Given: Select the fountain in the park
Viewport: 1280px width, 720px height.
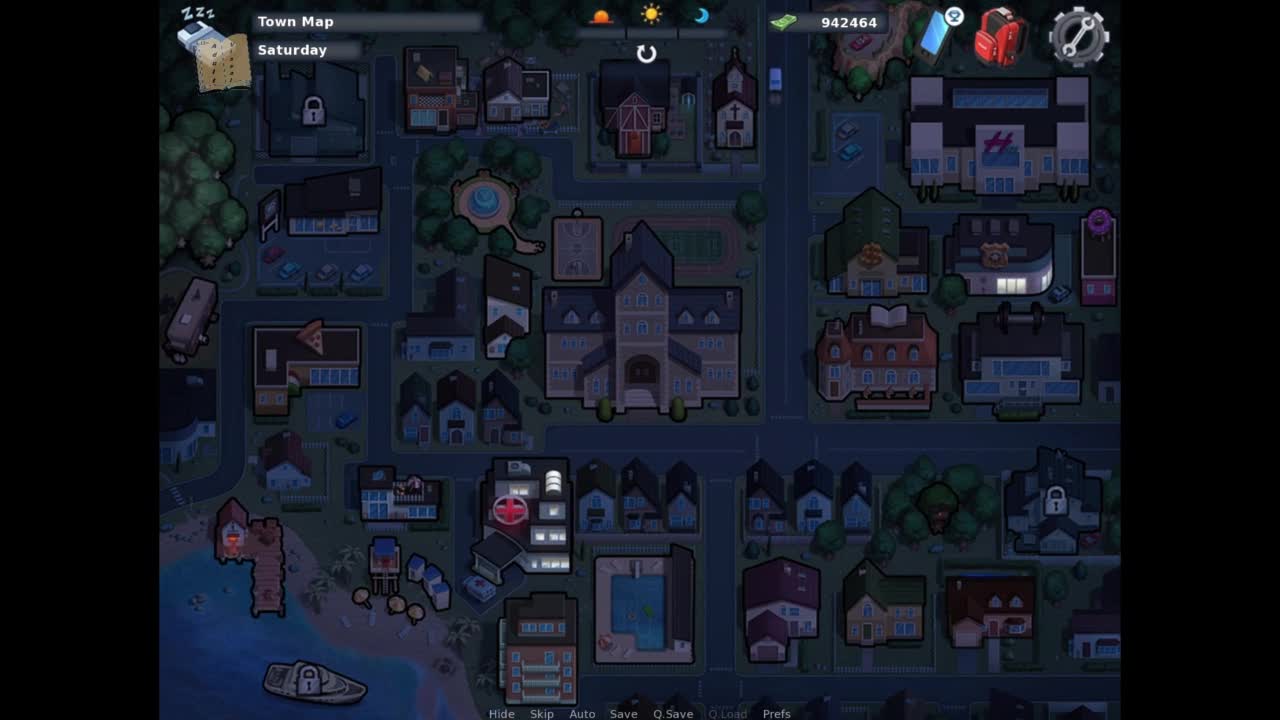Looking at the screenshot, I should coord(484,202).
